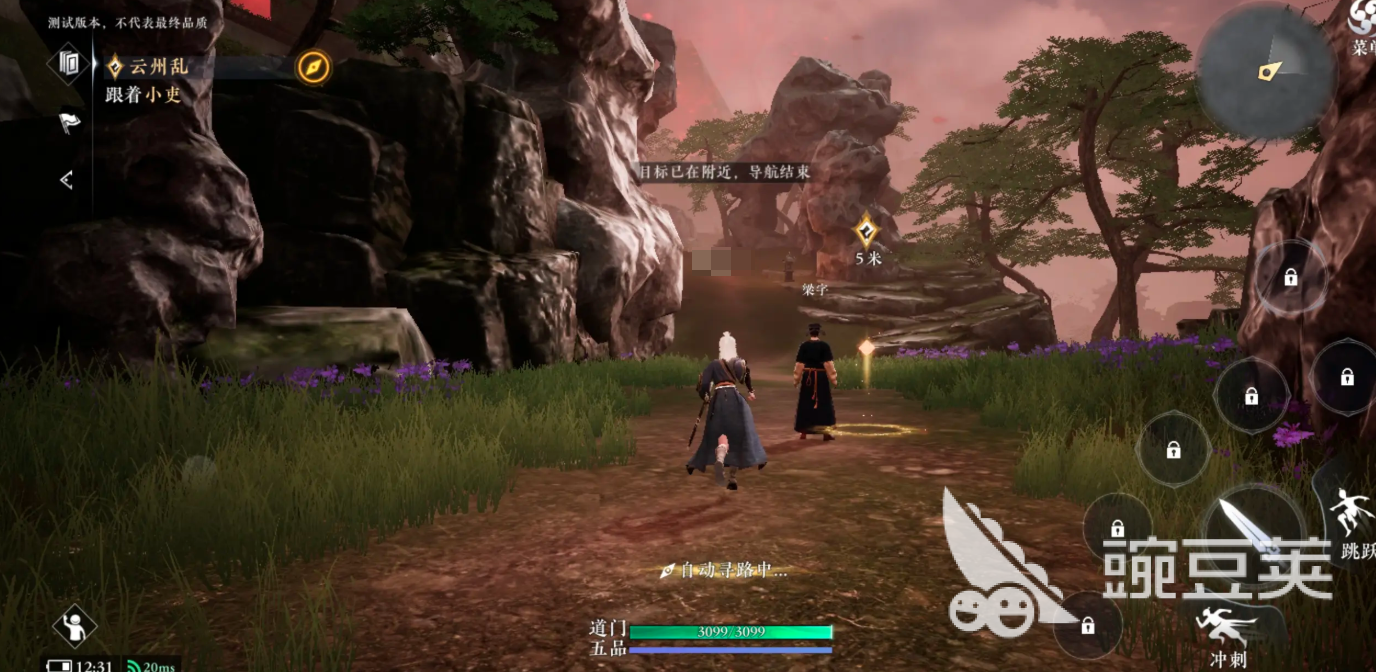Select the flag icon on the left sidebar
Viewport: 1376px width, 672px height.
(x=69, y=123)
